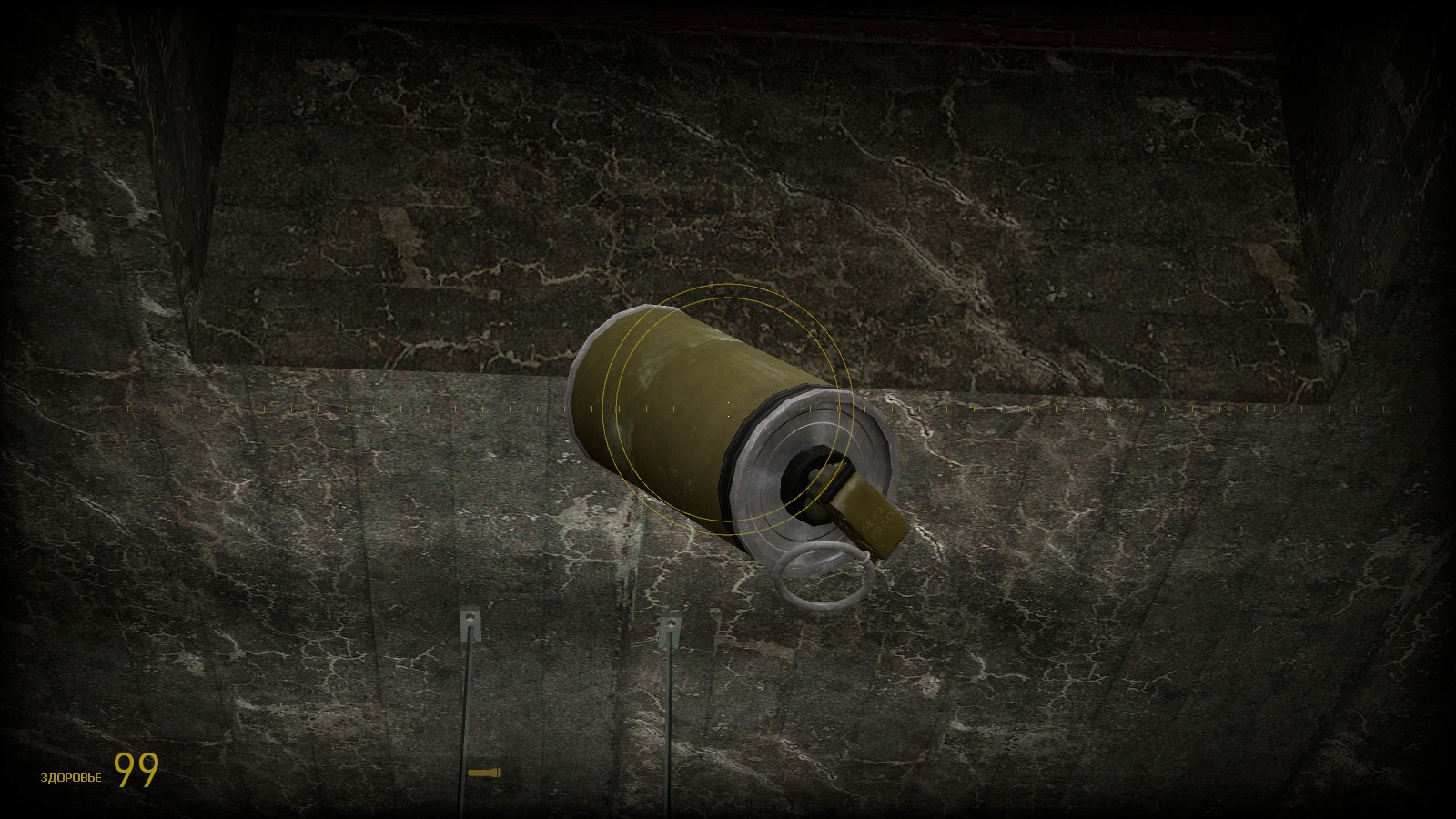
Task: Click the center of the circular crosshair reticle
Action: [x=728, y=409]
